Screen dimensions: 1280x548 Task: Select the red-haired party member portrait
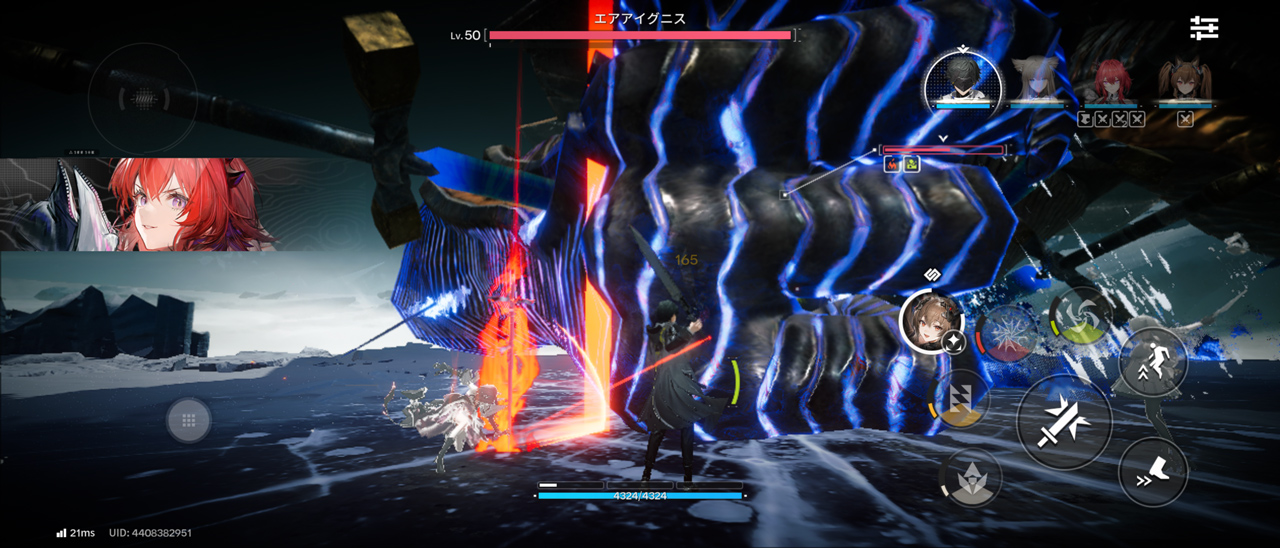[1110, 80]
